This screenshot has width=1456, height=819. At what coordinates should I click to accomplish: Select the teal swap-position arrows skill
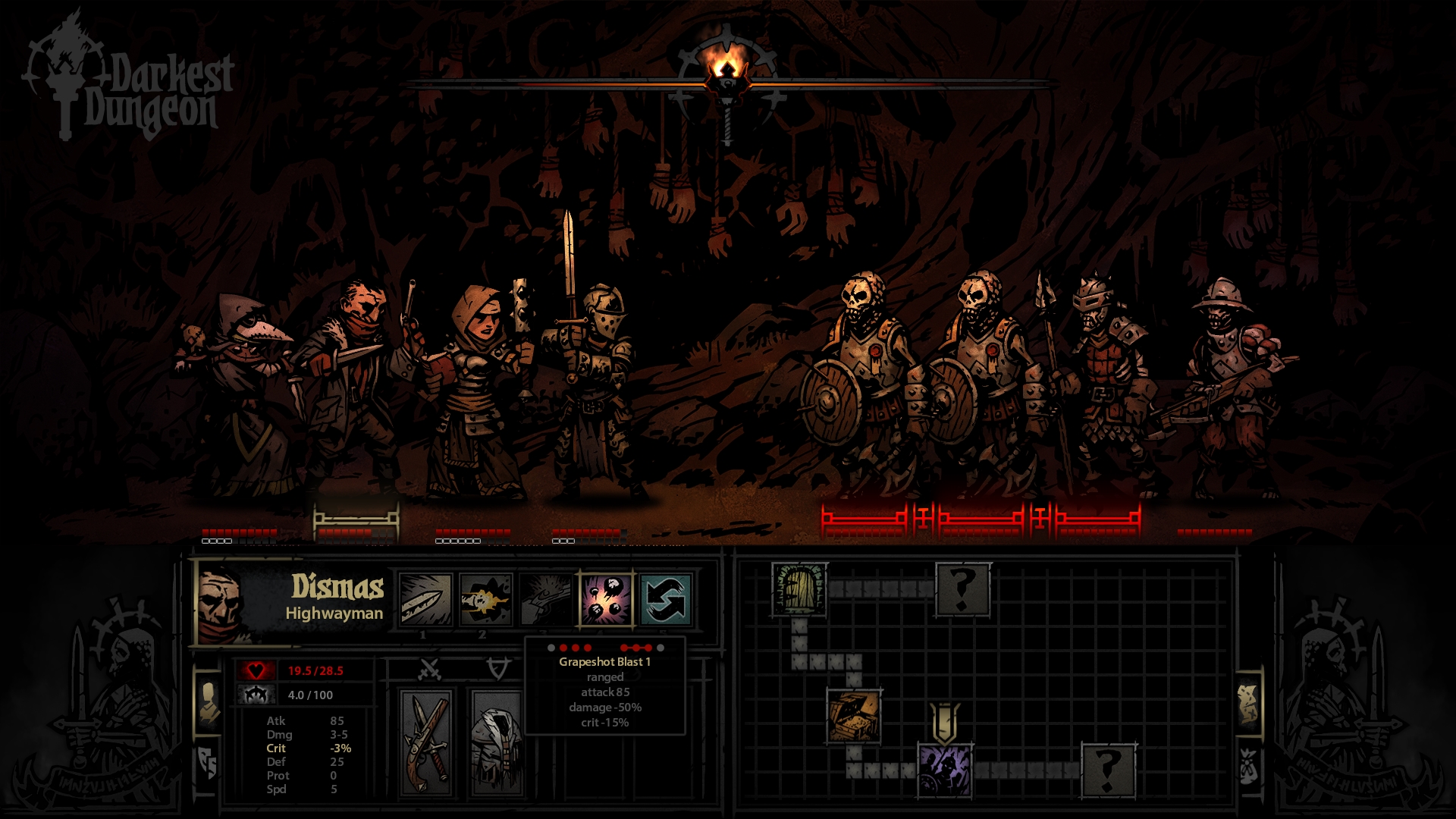(x=665, y=599)
